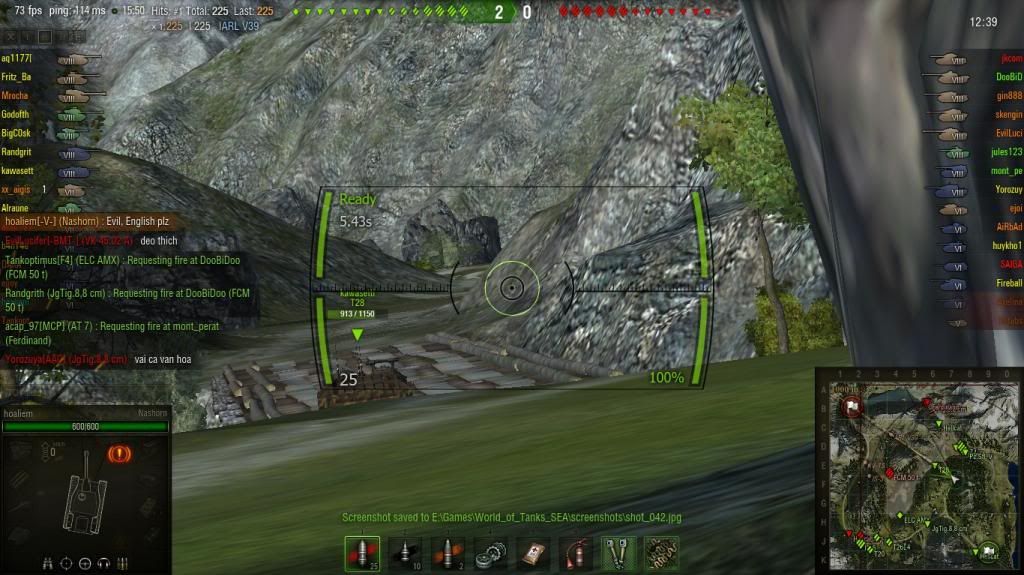Click the headphones radio operator icon
The image size is (1024, 575).
coord(104,563)
